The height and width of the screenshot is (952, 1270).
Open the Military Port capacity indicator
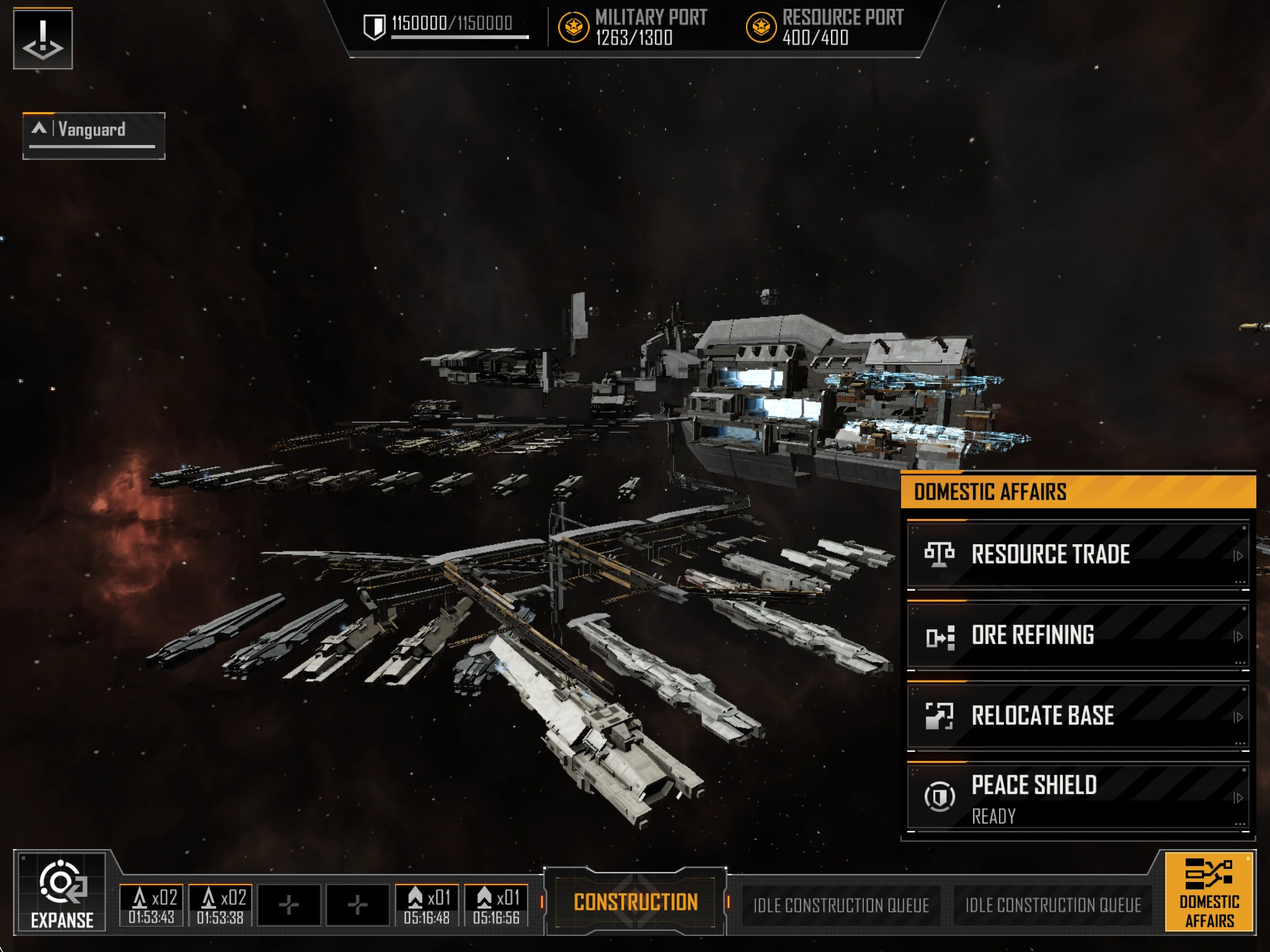pos(634,28)
